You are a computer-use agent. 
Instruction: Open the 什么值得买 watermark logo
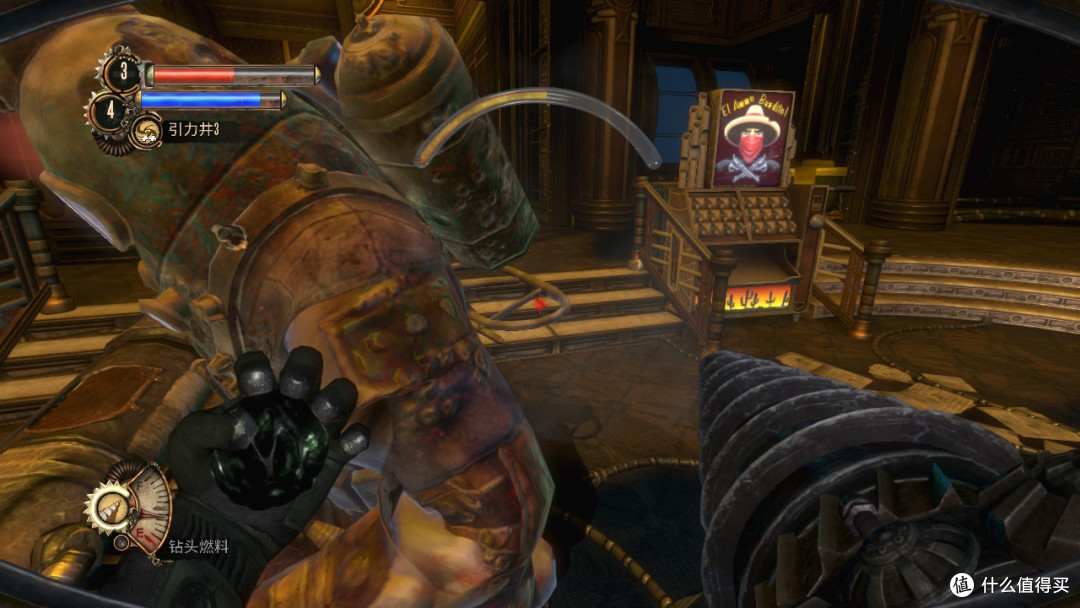click(961, 584)
